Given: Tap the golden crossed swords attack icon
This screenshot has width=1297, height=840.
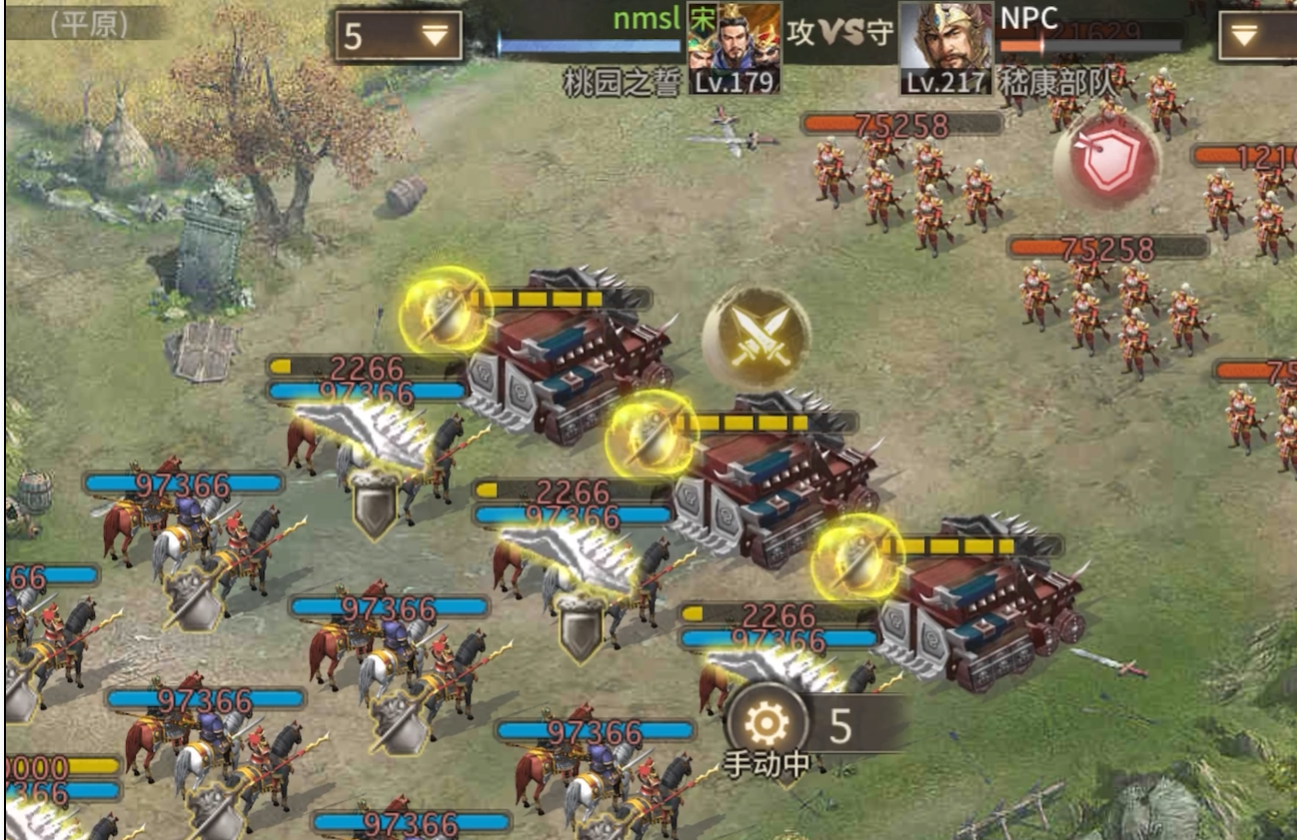Looking at the screenshot, I should coord(756,337).
